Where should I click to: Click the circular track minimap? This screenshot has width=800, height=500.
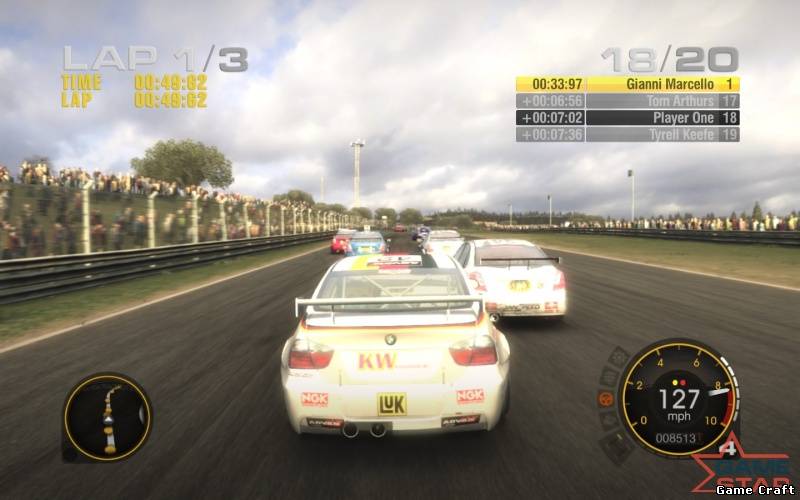(107, 418)
